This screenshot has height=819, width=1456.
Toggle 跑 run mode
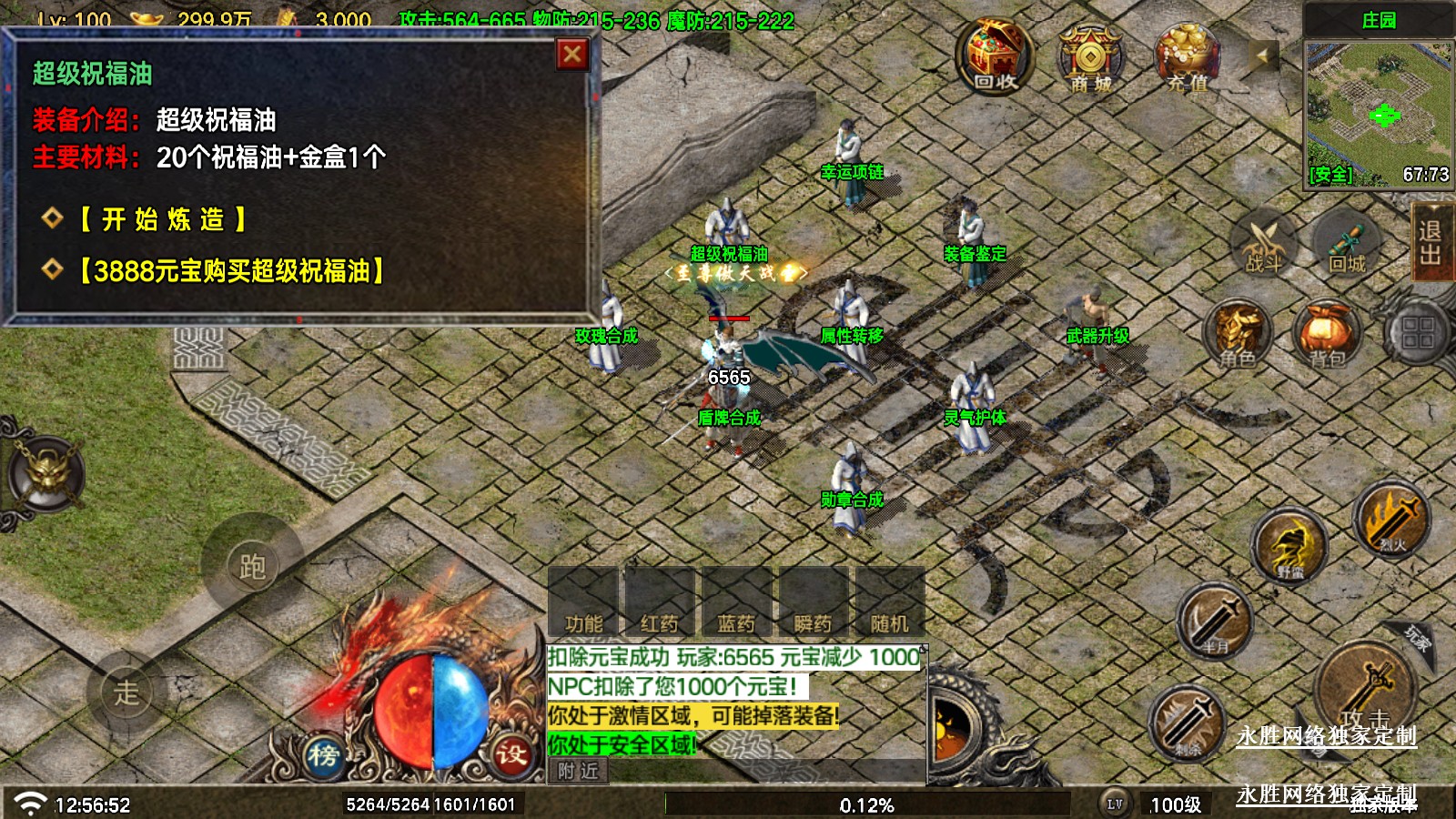point(252,565)
